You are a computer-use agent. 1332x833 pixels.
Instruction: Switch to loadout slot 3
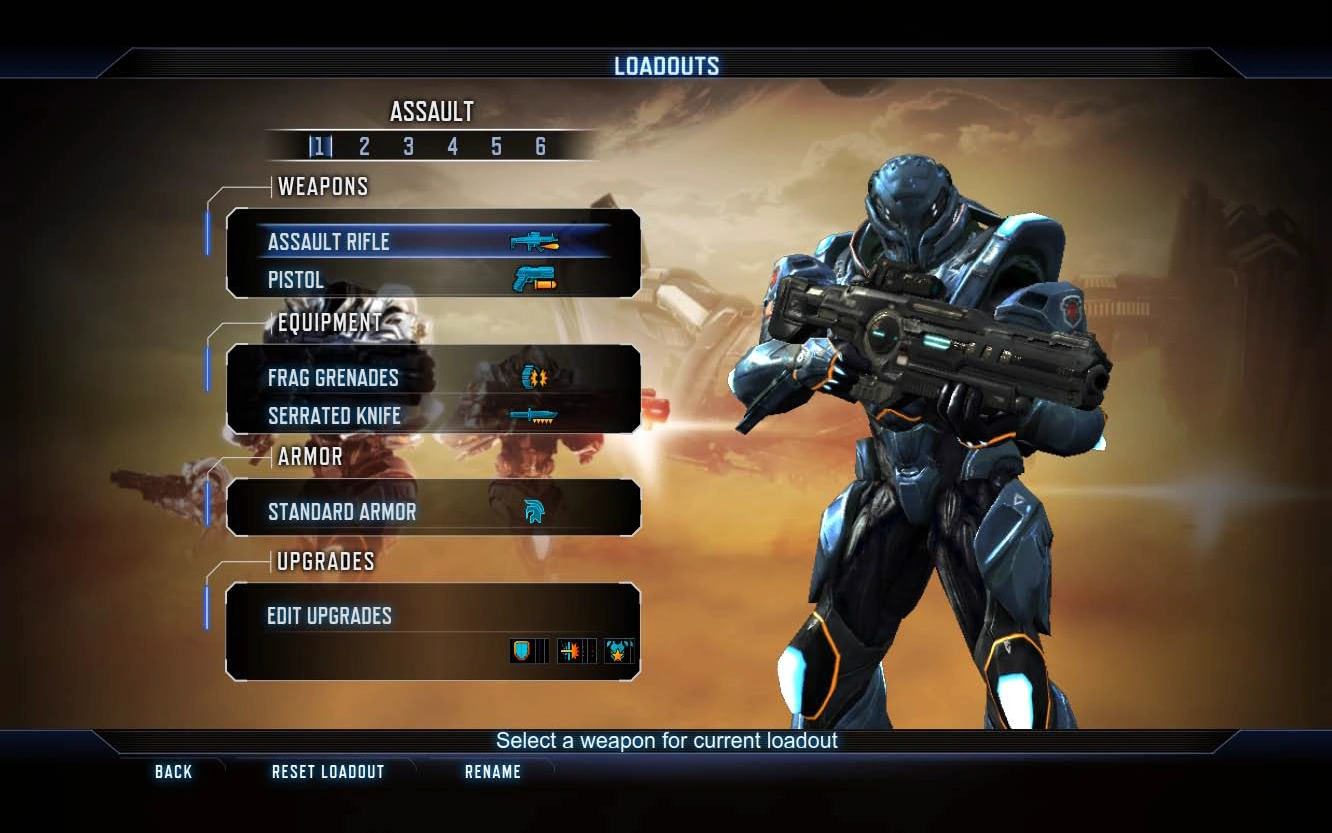(407, 145)
